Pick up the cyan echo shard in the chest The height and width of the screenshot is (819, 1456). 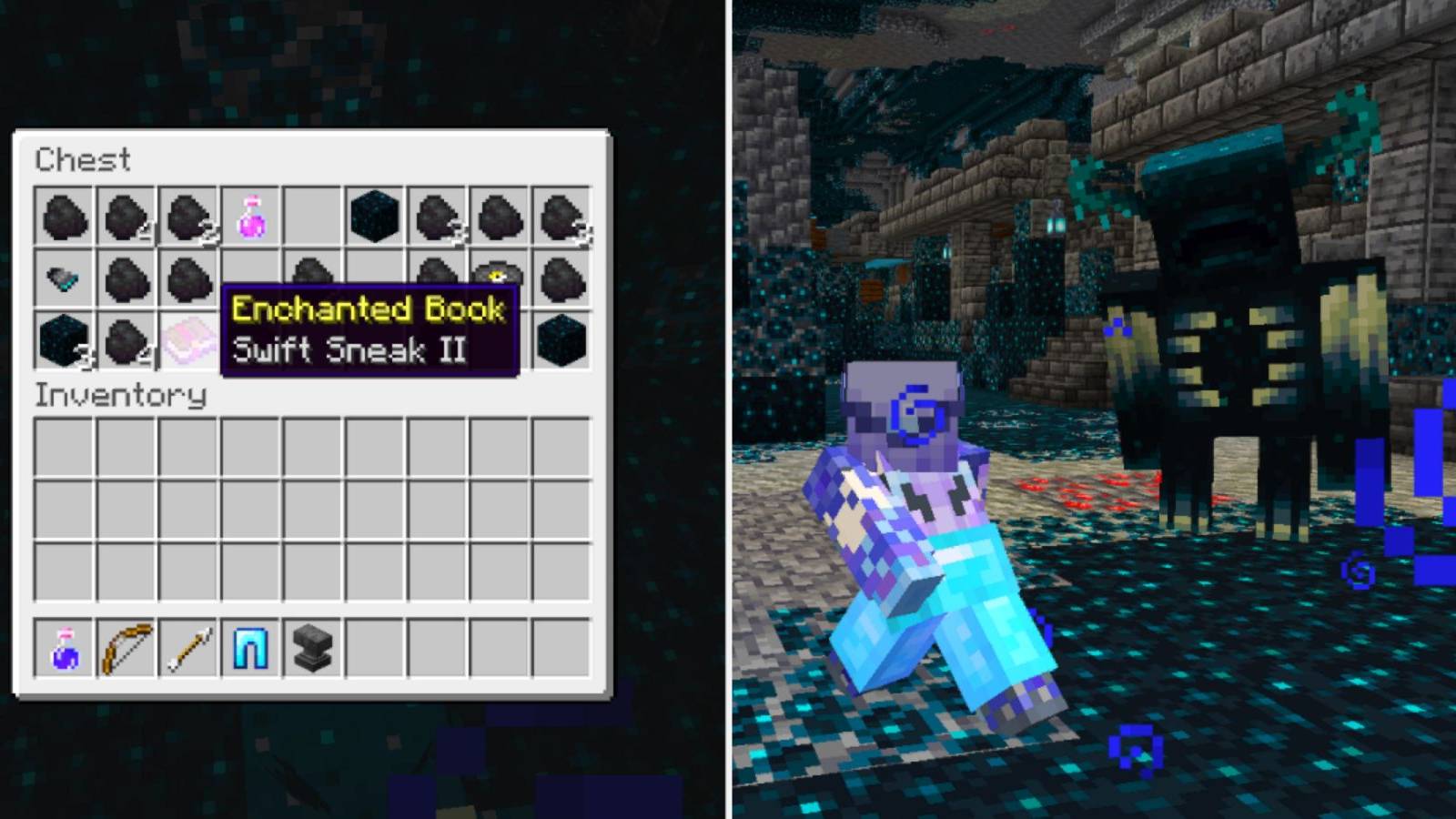pos(61,276)
